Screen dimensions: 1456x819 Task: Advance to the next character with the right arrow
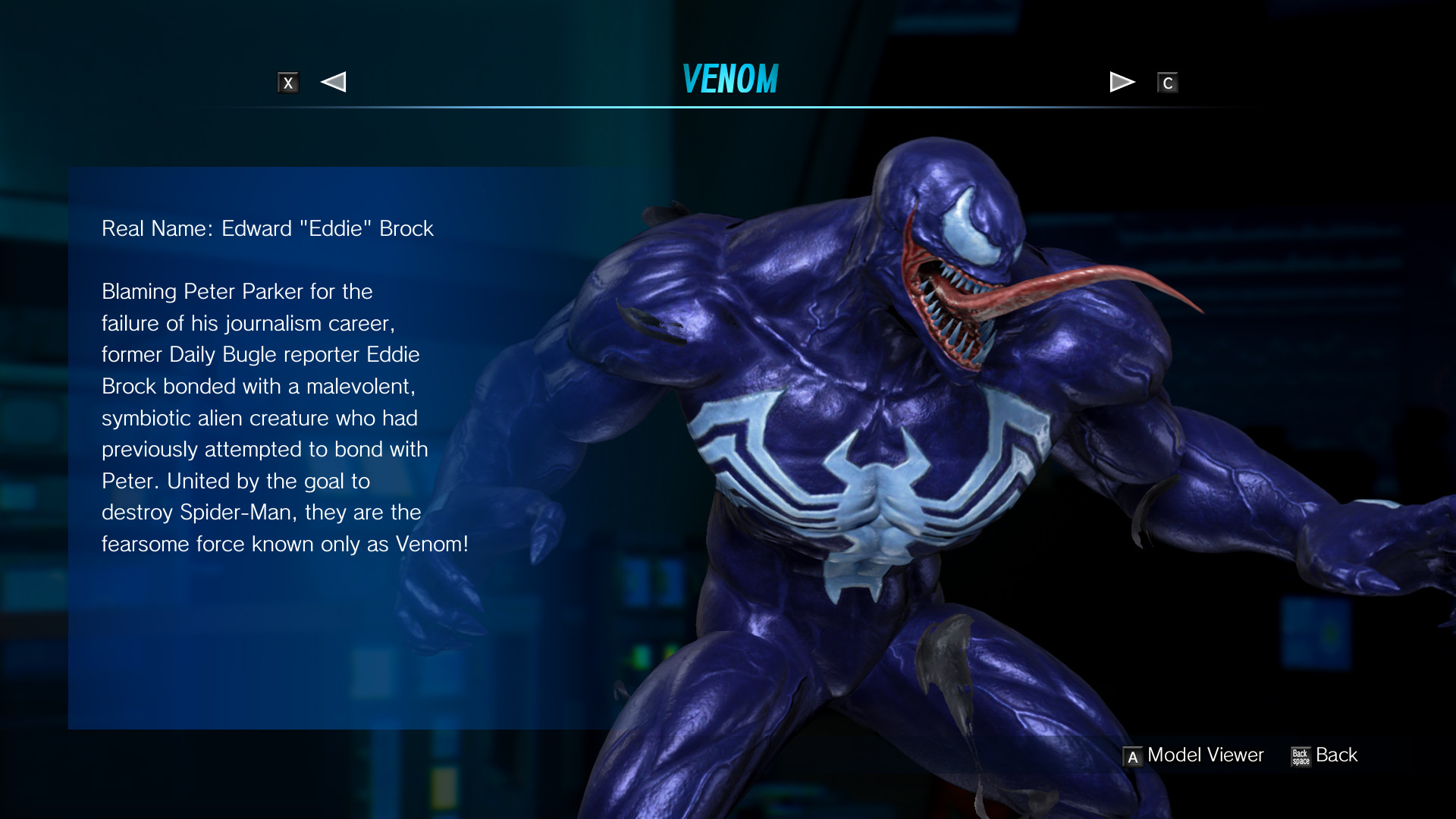click(x=1122, y=81)
